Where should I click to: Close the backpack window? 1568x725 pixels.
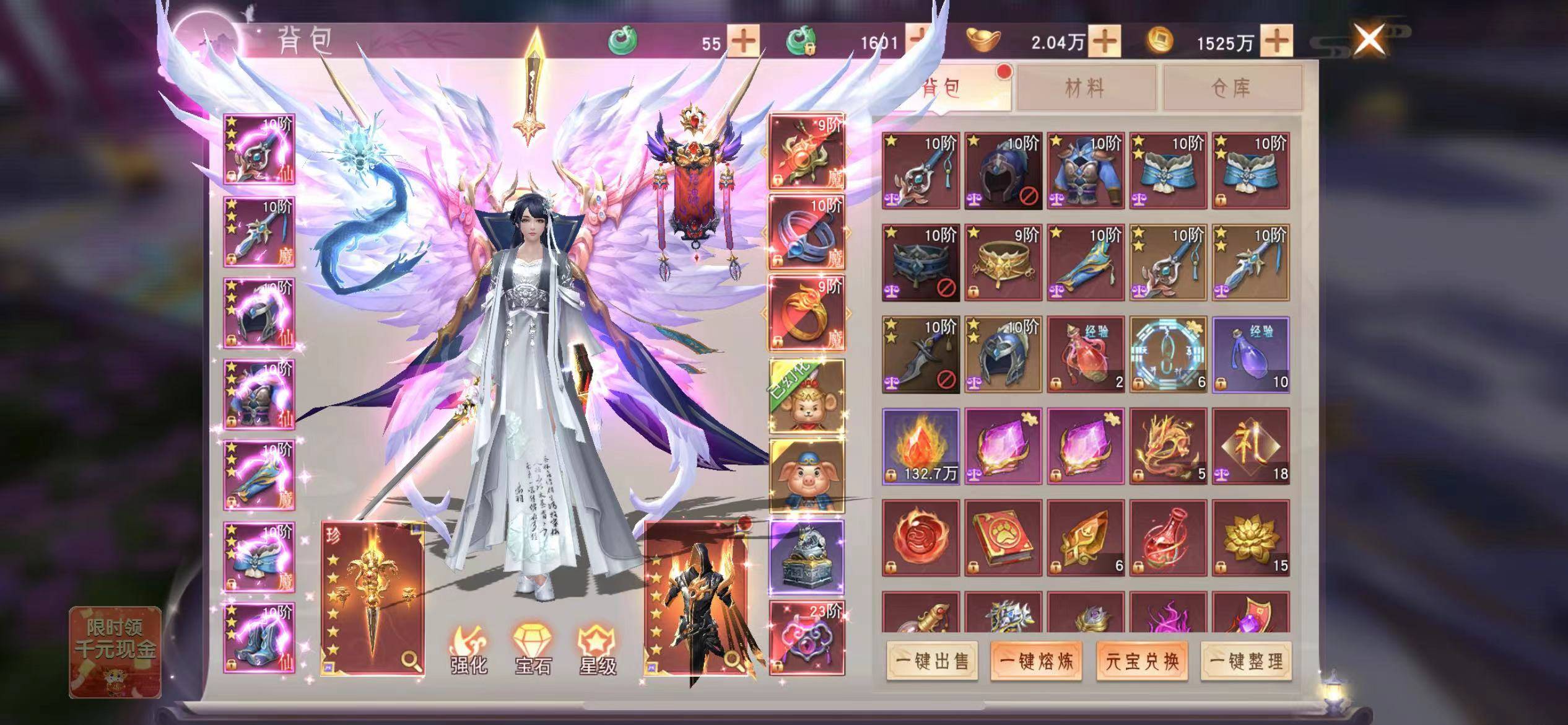(x=1369, y=40)
